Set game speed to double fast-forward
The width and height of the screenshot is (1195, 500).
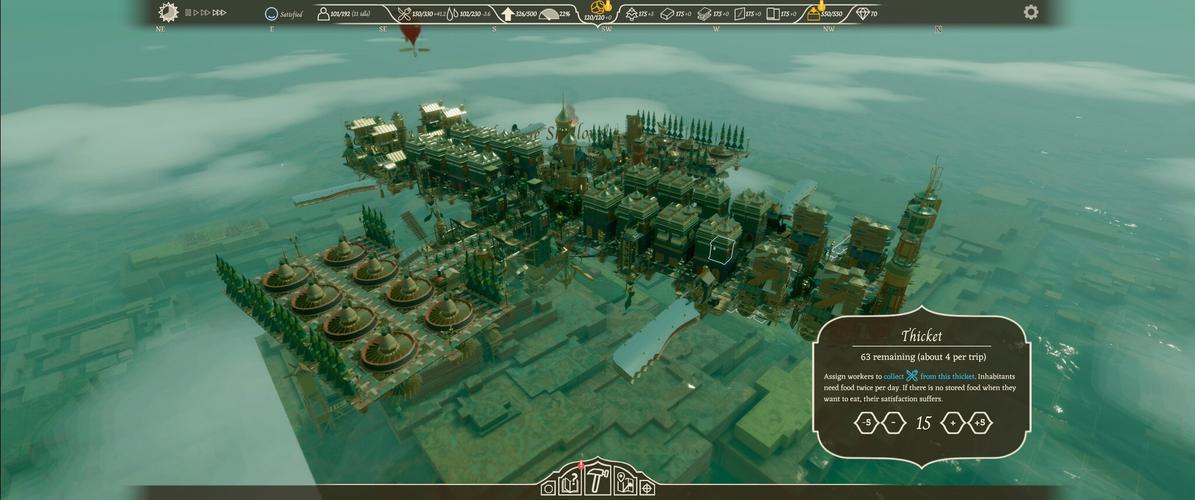(204, 13)
